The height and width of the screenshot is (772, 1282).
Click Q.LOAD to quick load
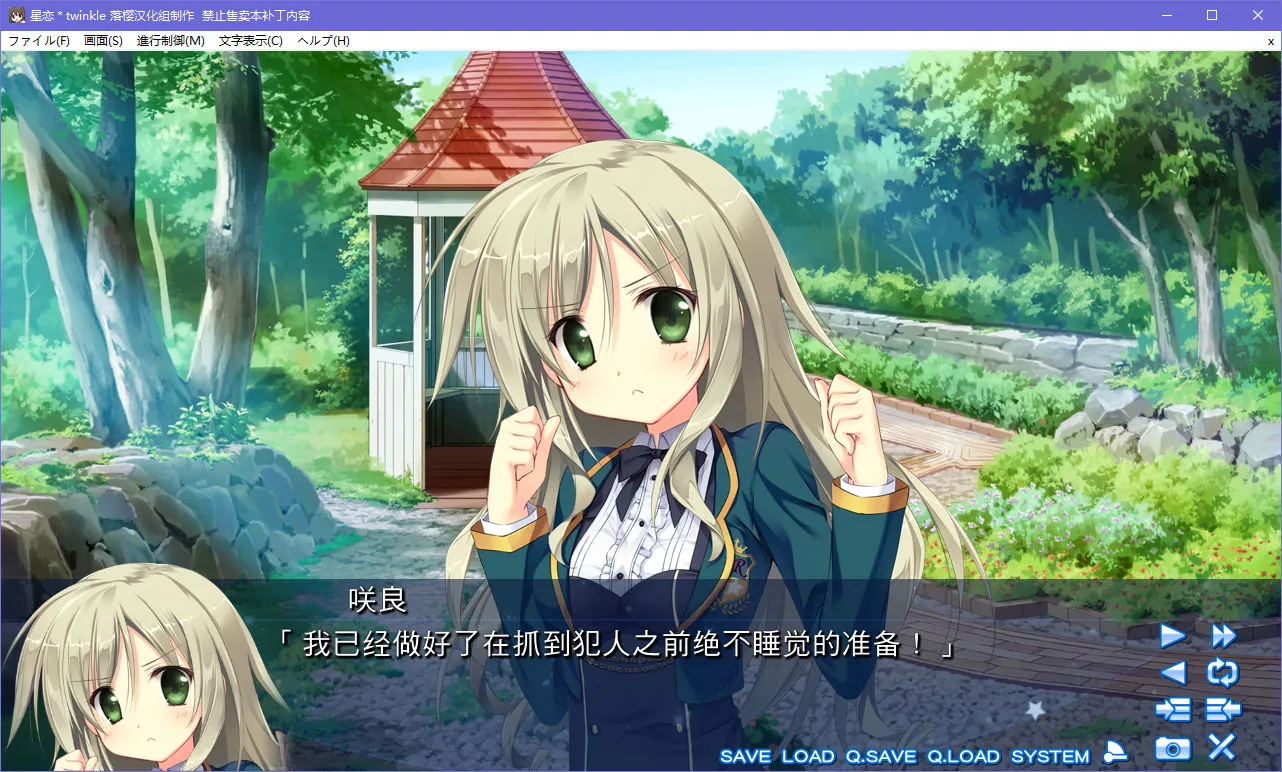point(965,756)
